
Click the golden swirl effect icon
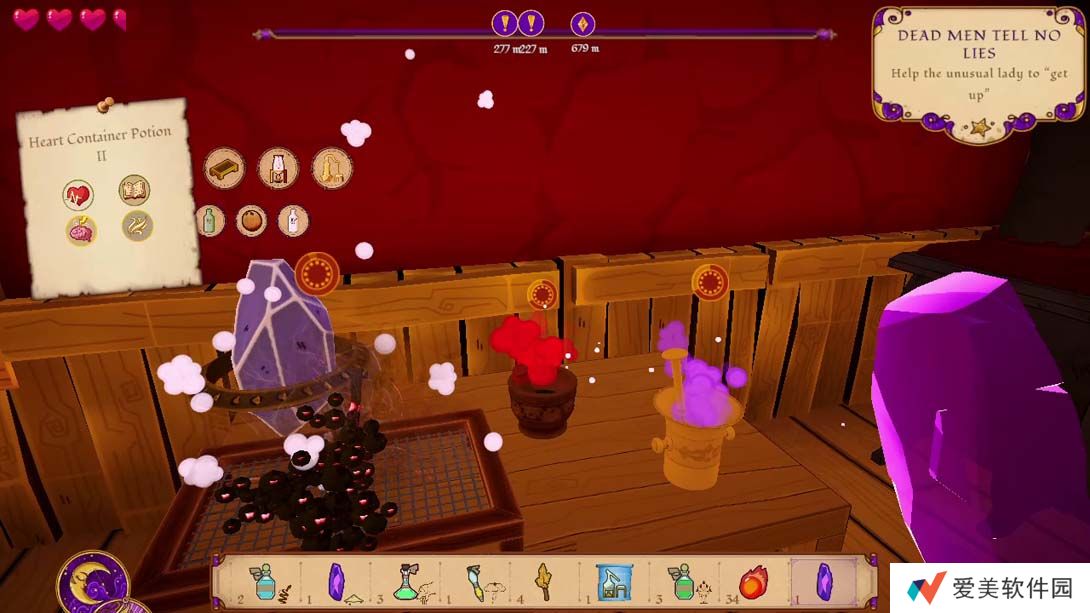pyautogui.click(x=138, y=226)
